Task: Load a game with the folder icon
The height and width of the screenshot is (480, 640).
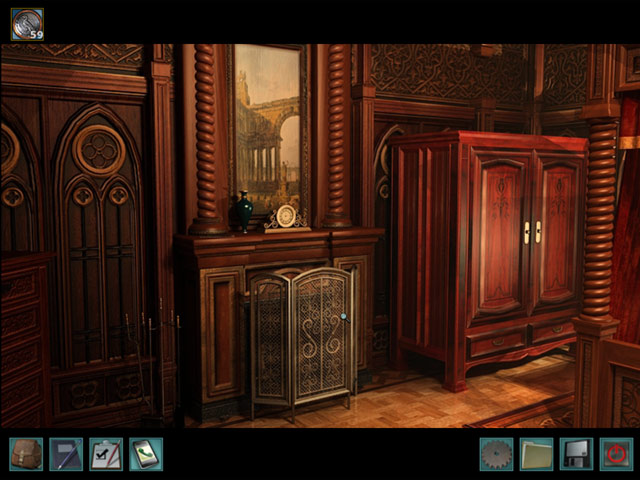Action: (536, 454)
